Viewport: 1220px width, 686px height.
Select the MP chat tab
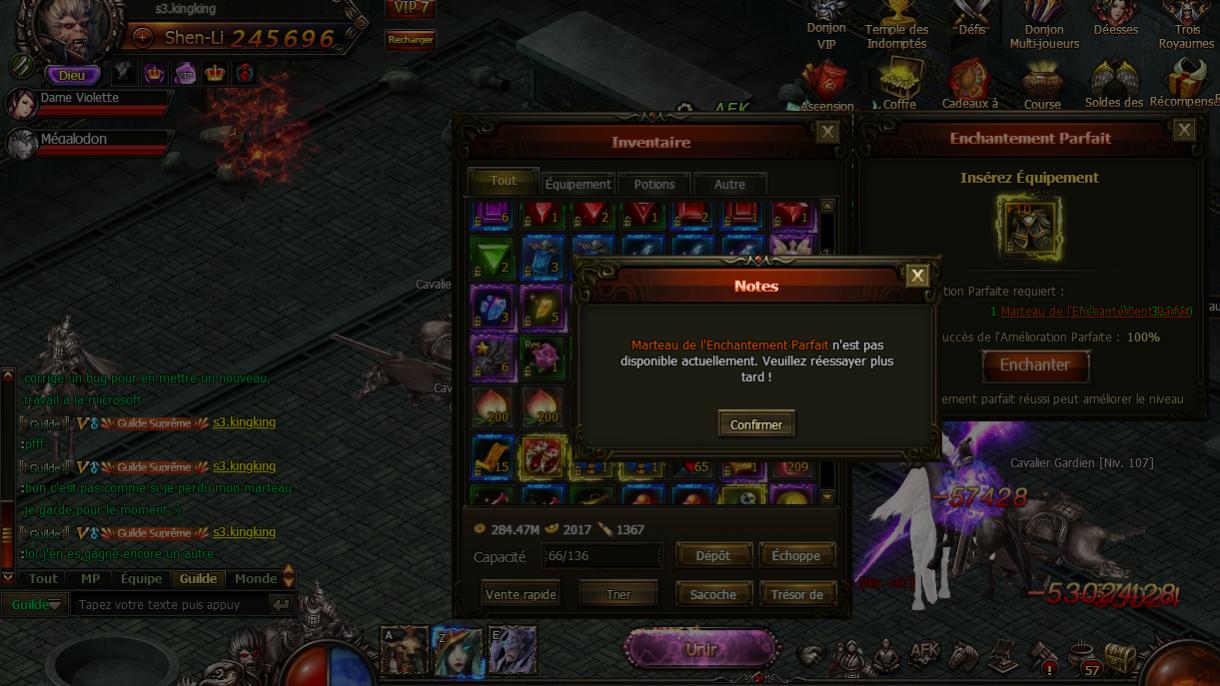coord(90,578)
